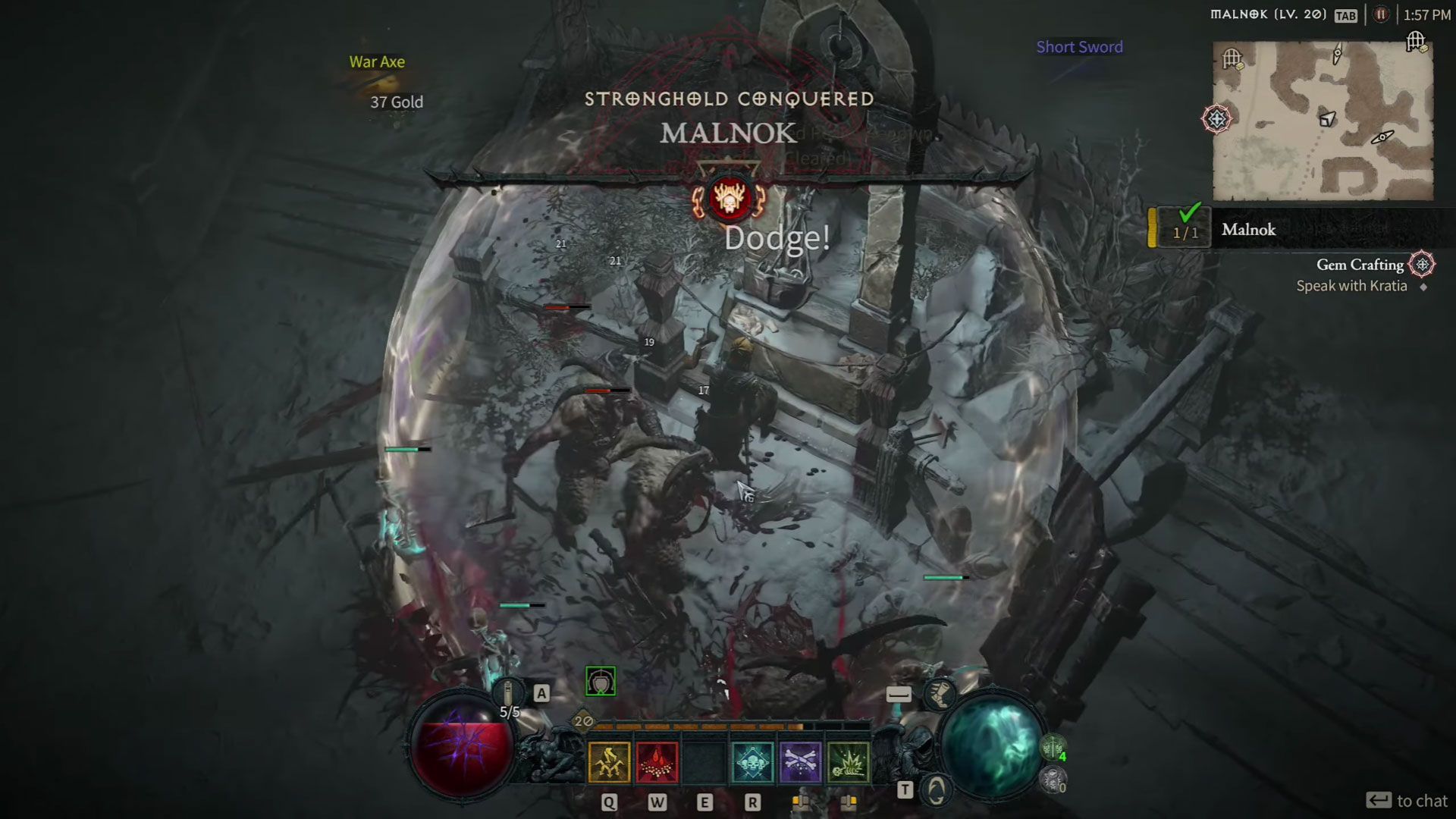The width and height of the screenshot is (1456, 819).
Task: Activate the yellow skeleton-raise skill
Action: [x=609, y=763]
